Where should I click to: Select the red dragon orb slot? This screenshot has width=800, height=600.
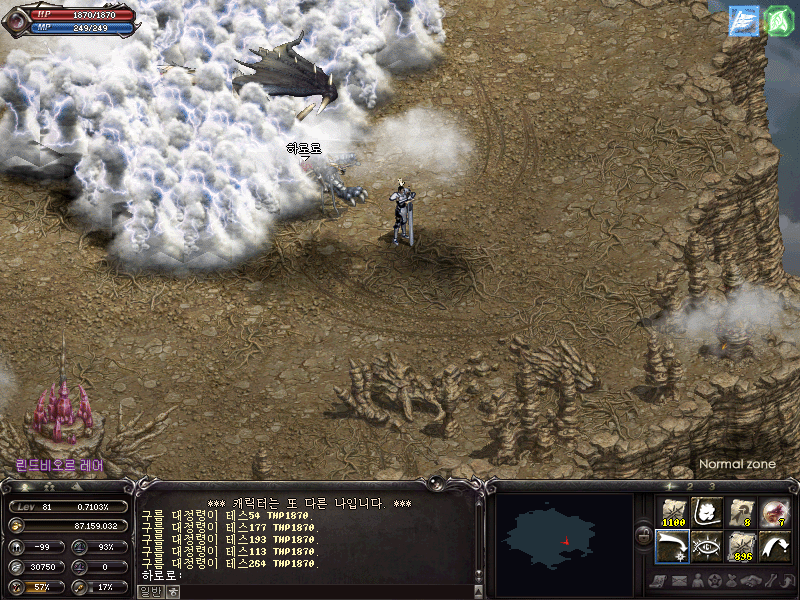[x=774, y=513]
